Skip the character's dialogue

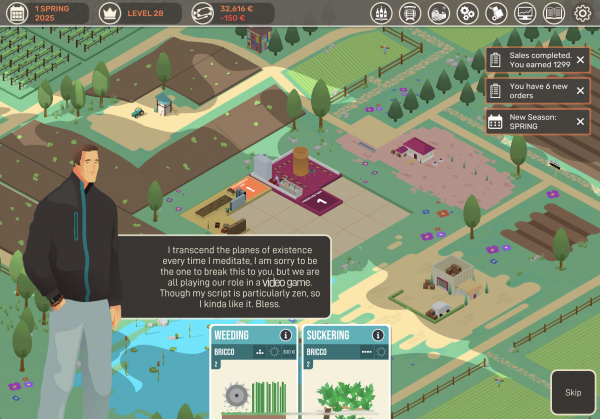coord(573,392)
